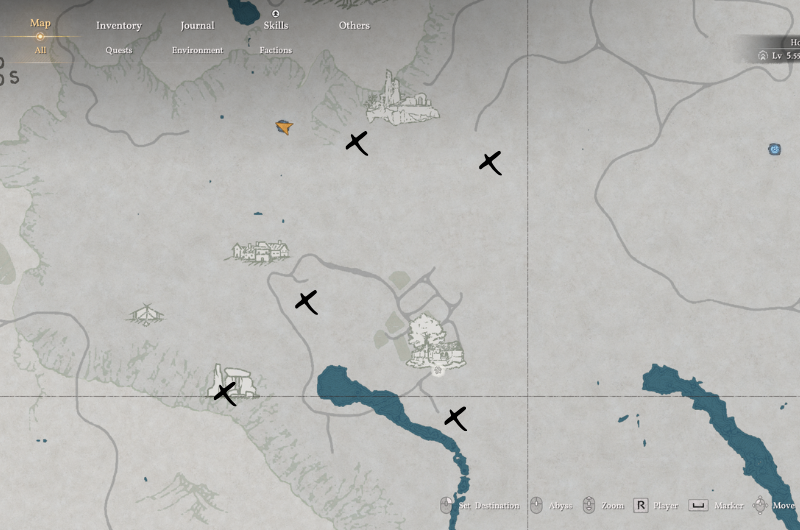Open the Others tab
This screenshot has width=800, height=530.
coord(354,25)
